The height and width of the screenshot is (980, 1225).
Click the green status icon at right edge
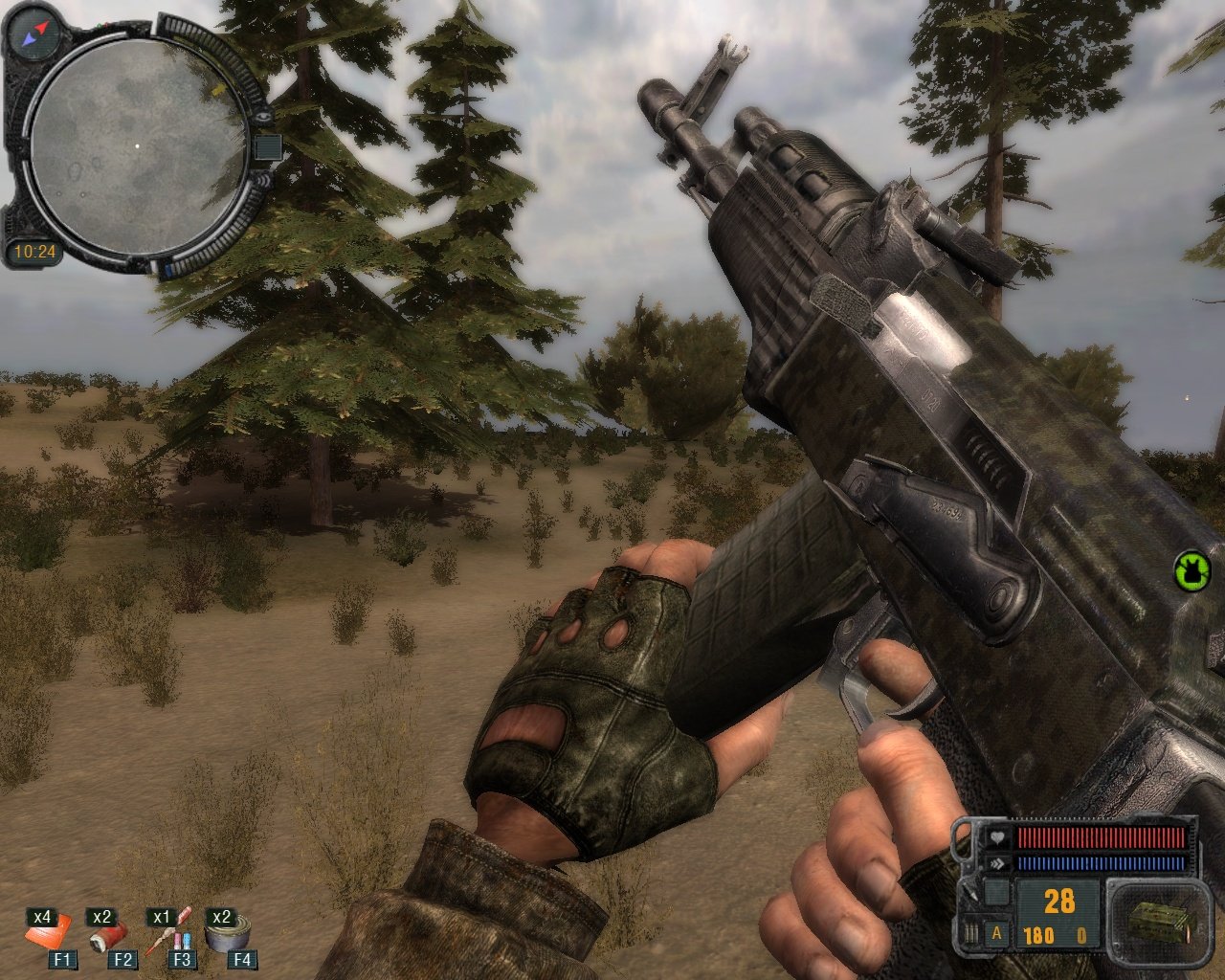point(1192,570)
